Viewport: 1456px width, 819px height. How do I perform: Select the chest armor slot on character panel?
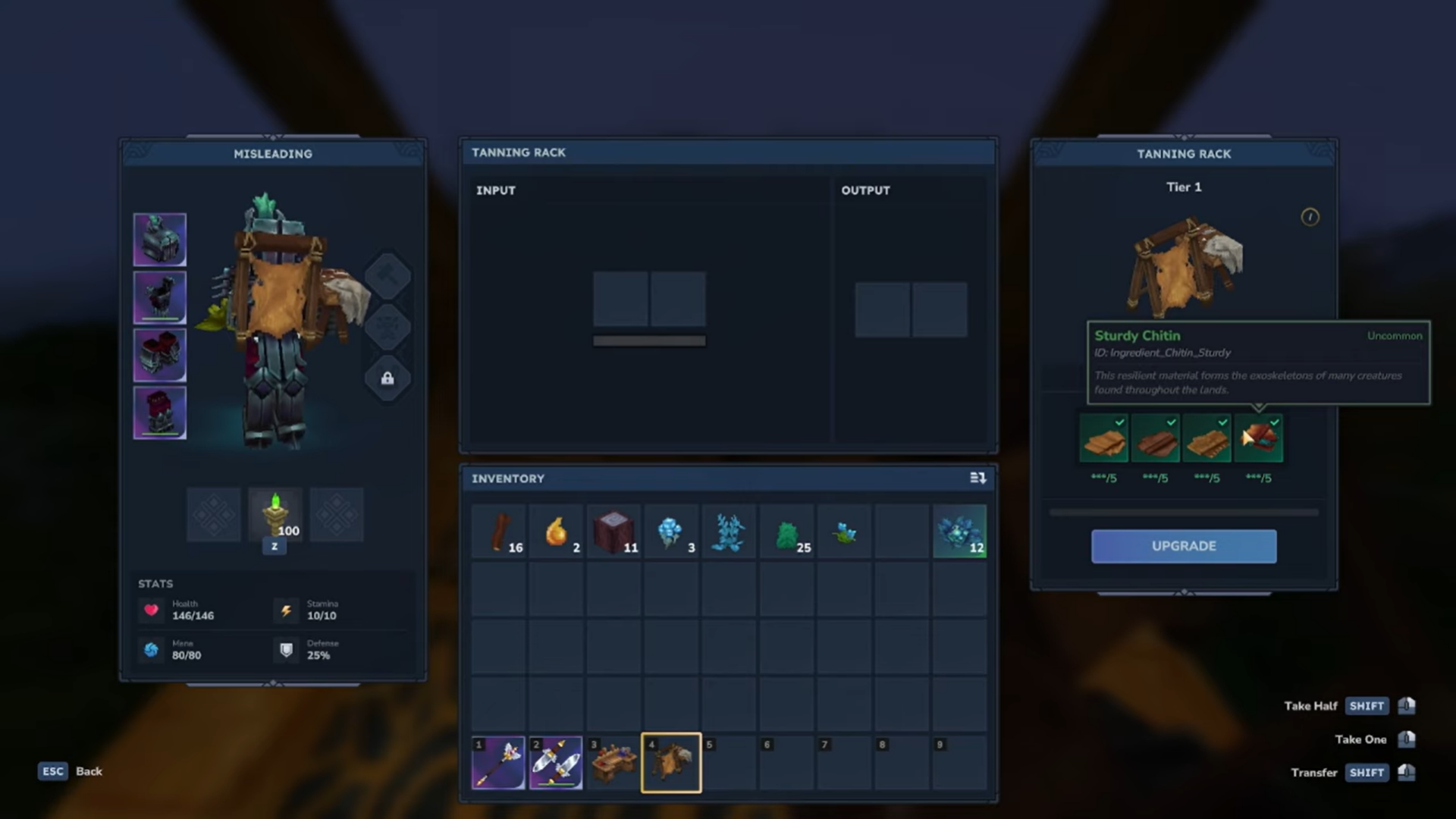click(160, 297)
